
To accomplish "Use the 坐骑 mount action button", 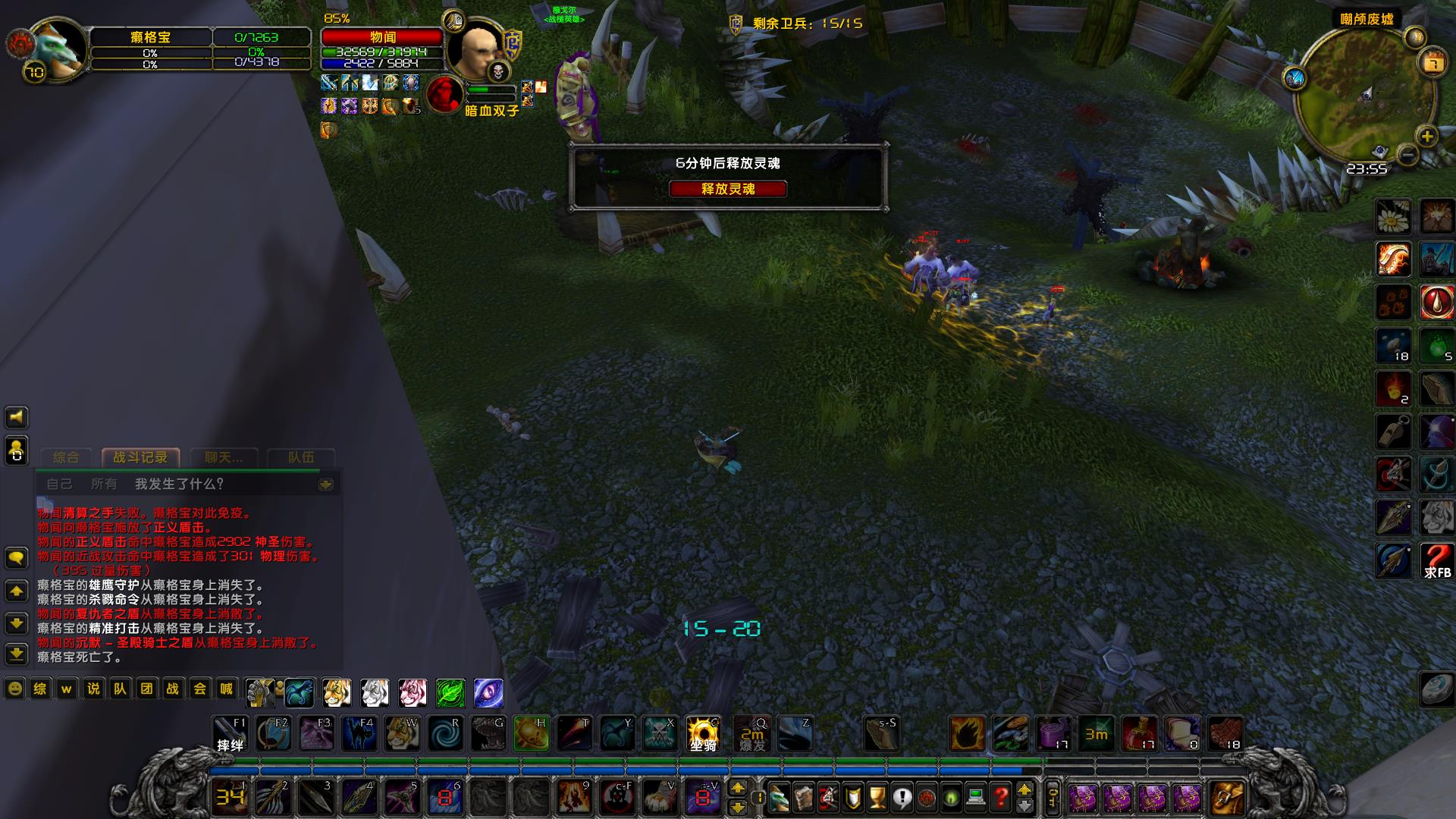I will [703, 734].
